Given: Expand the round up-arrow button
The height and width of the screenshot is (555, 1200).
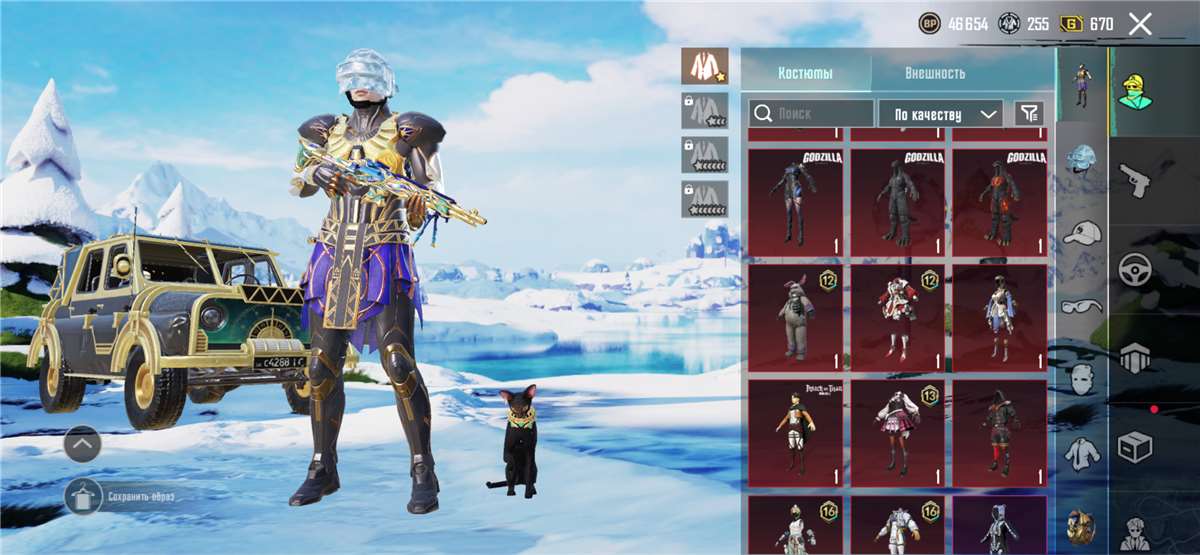Looking at the screenshot, I should (82, 442).
